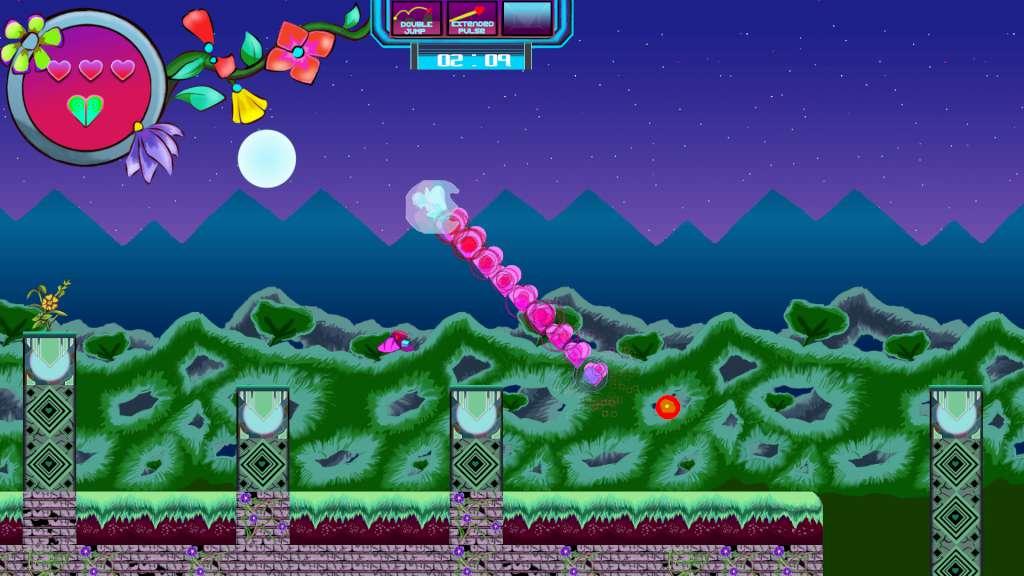Viewport: 1024px width, 576px height.
Task: Click the empty third power-up slot
Action: (527, 19)
